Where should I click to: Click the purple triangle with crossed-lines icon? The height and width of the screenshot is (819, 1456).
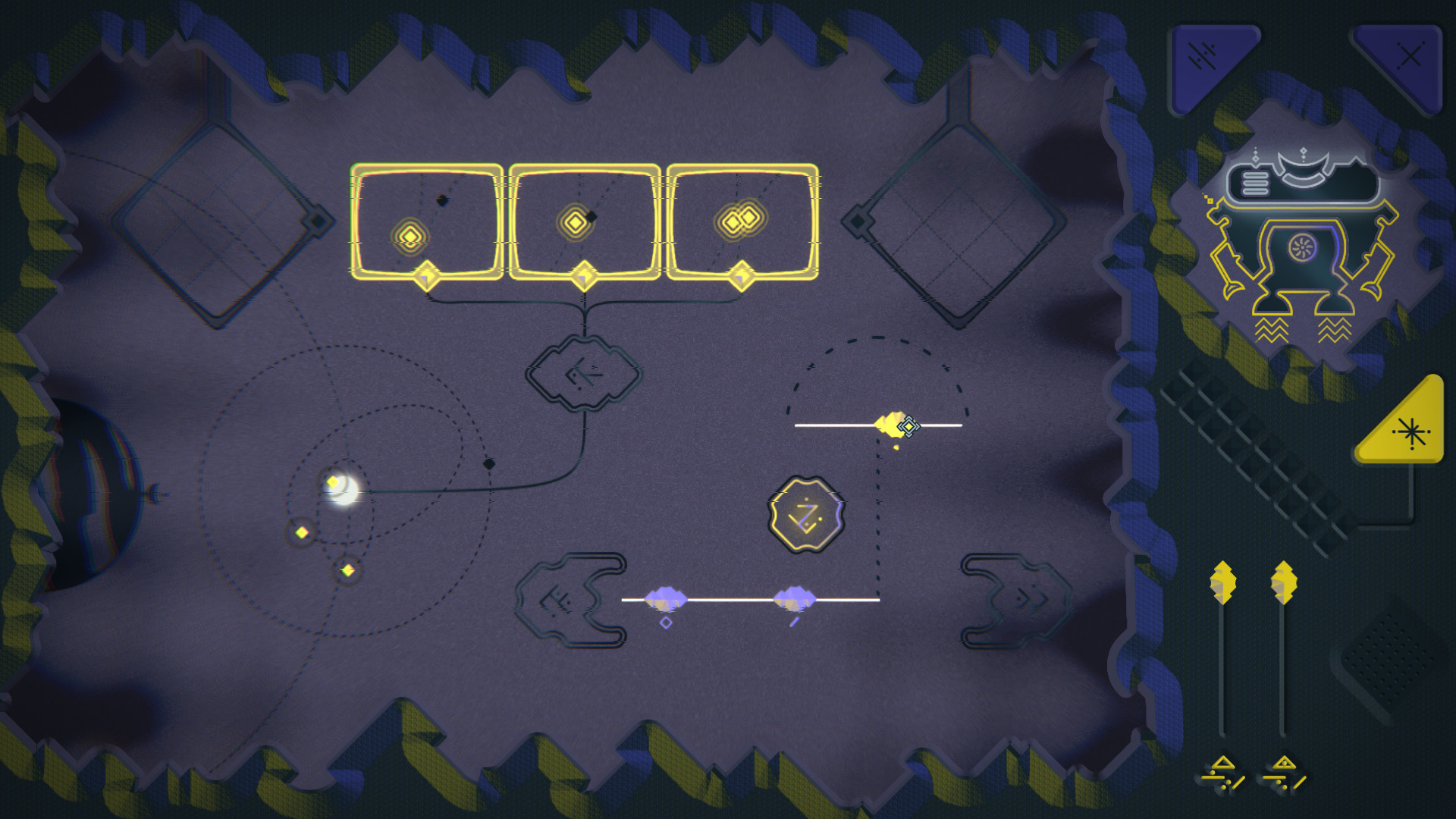coord(1408,55)
